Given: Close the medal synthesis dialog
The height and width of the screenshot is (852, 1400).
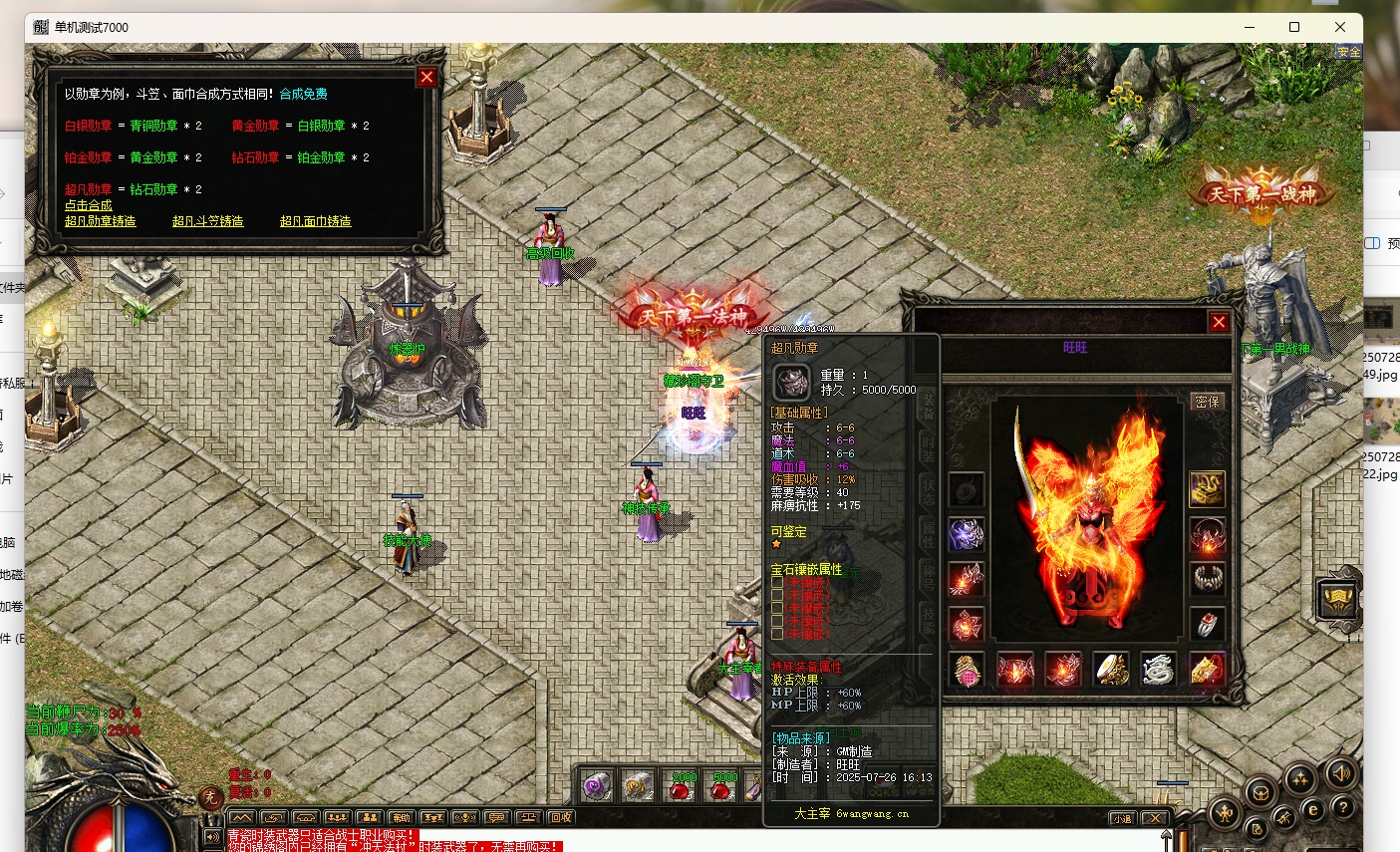Looking at the screenshot, I should pyautogui.click(x=426, y=78).
